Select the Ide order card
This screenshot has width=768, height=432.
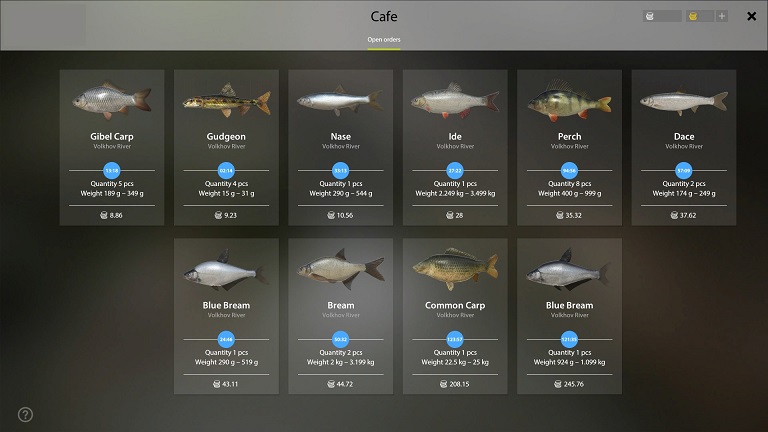click(x=455, y=147)
